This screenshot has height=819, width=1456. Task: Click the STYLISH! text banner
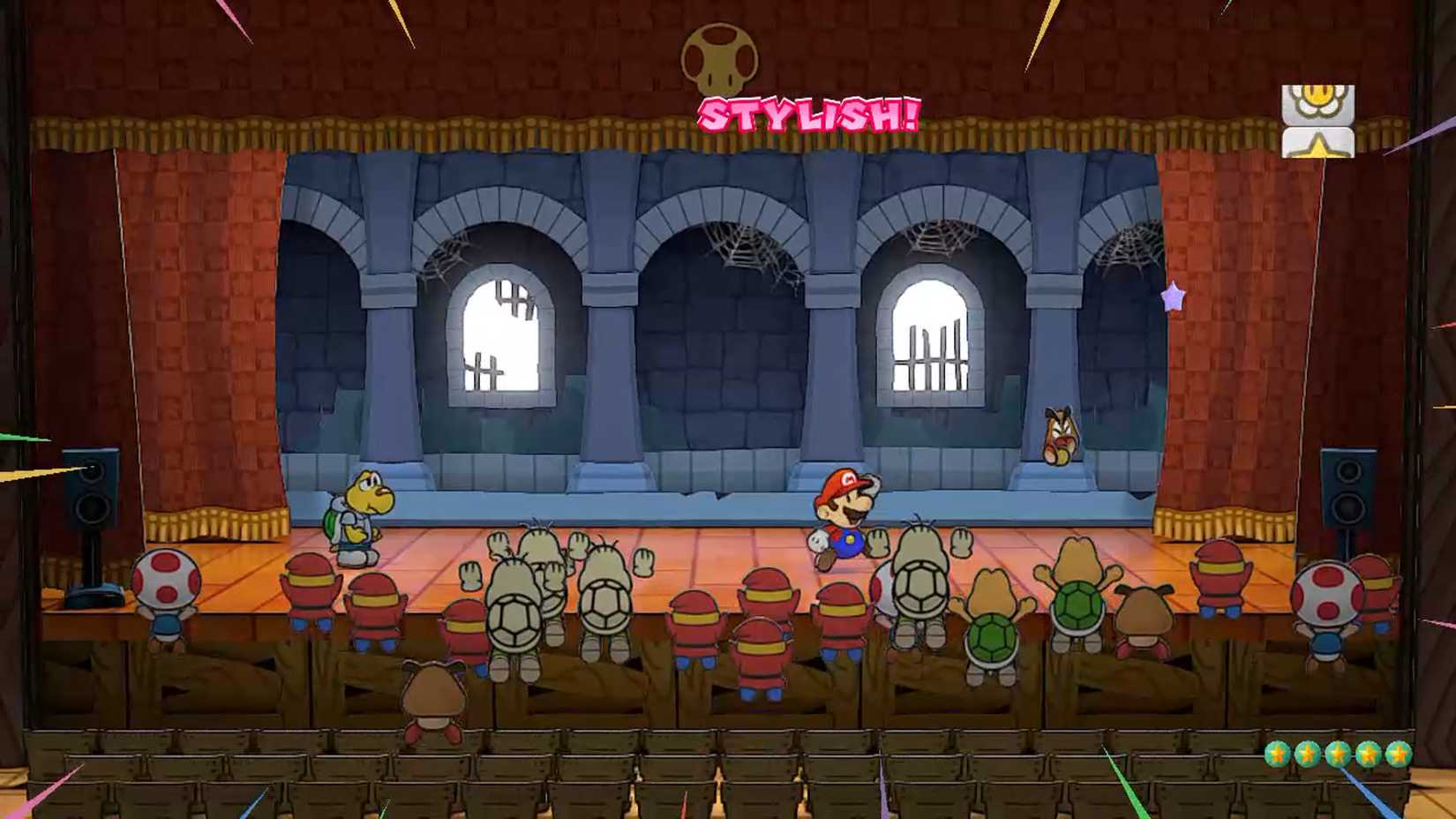807,112
